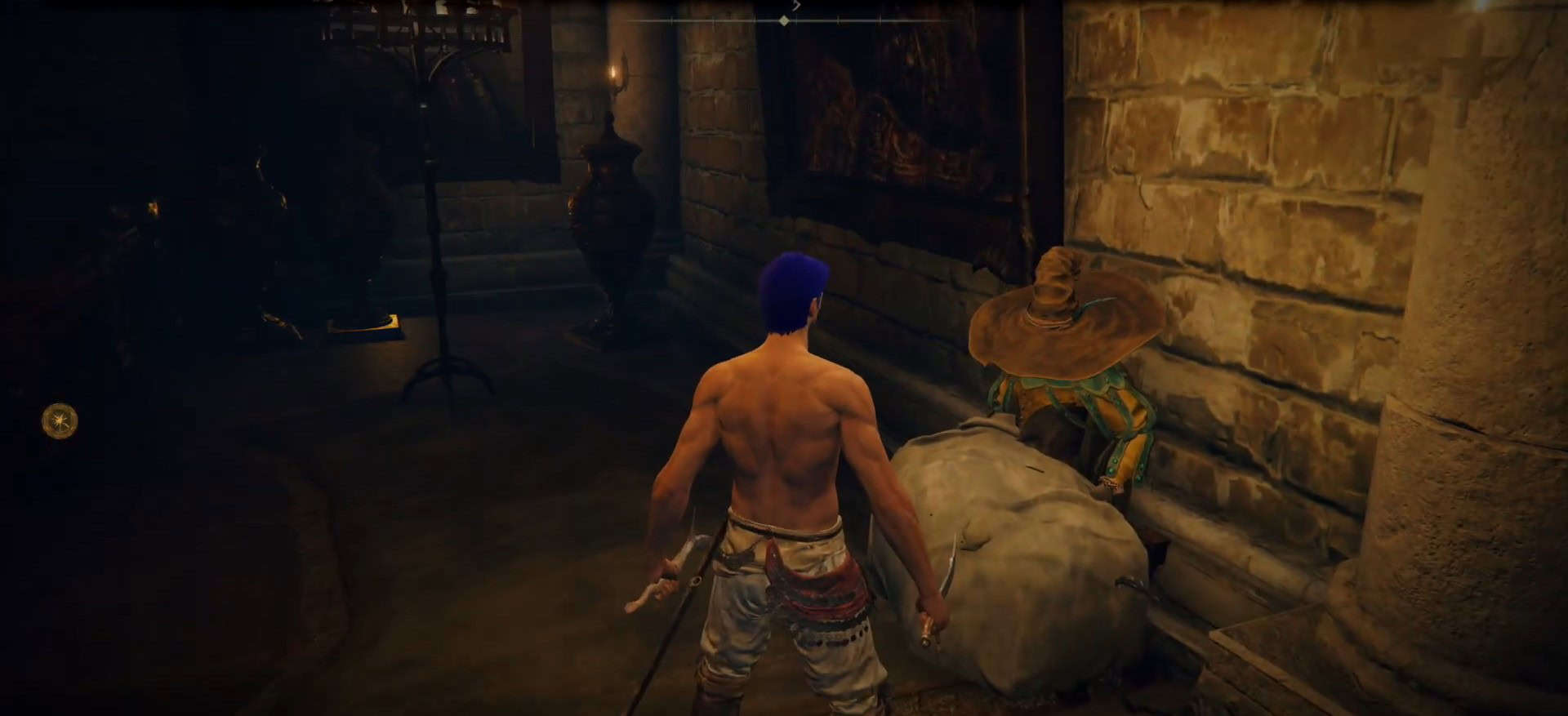Select the golden starburst status icon
This screenshot has width=1568, height=716.
[x=60, y=421]
